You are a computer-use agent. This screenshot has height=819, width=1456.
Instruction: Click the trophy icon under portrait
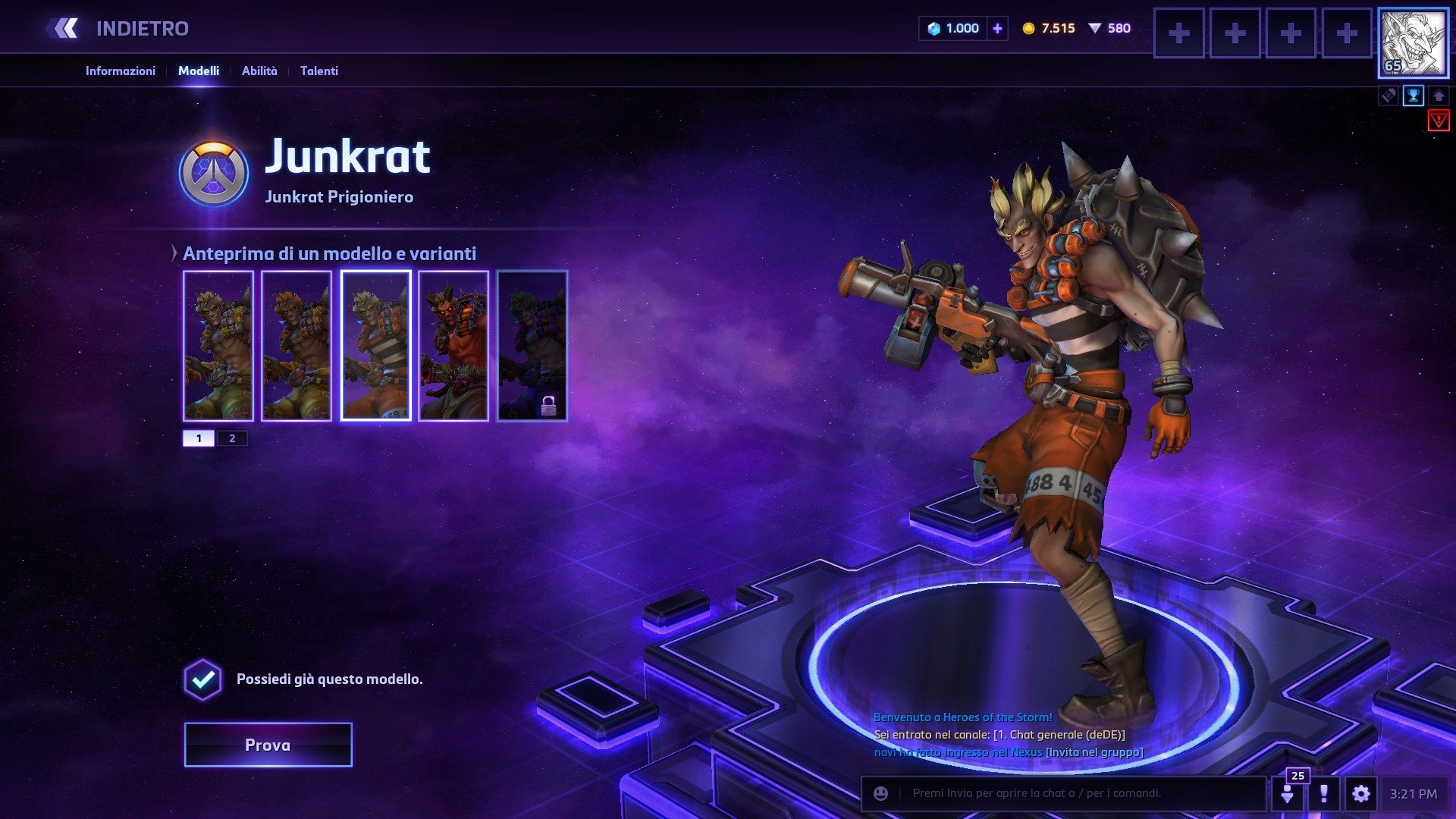tap(1414, 96)
